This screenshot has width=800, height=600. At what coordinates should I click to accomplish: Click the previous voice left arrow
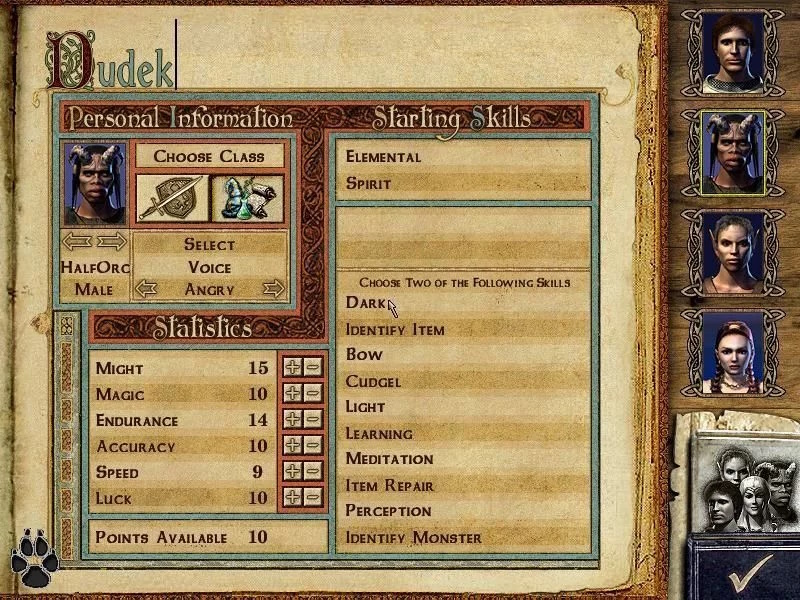[x=146, y=289]
